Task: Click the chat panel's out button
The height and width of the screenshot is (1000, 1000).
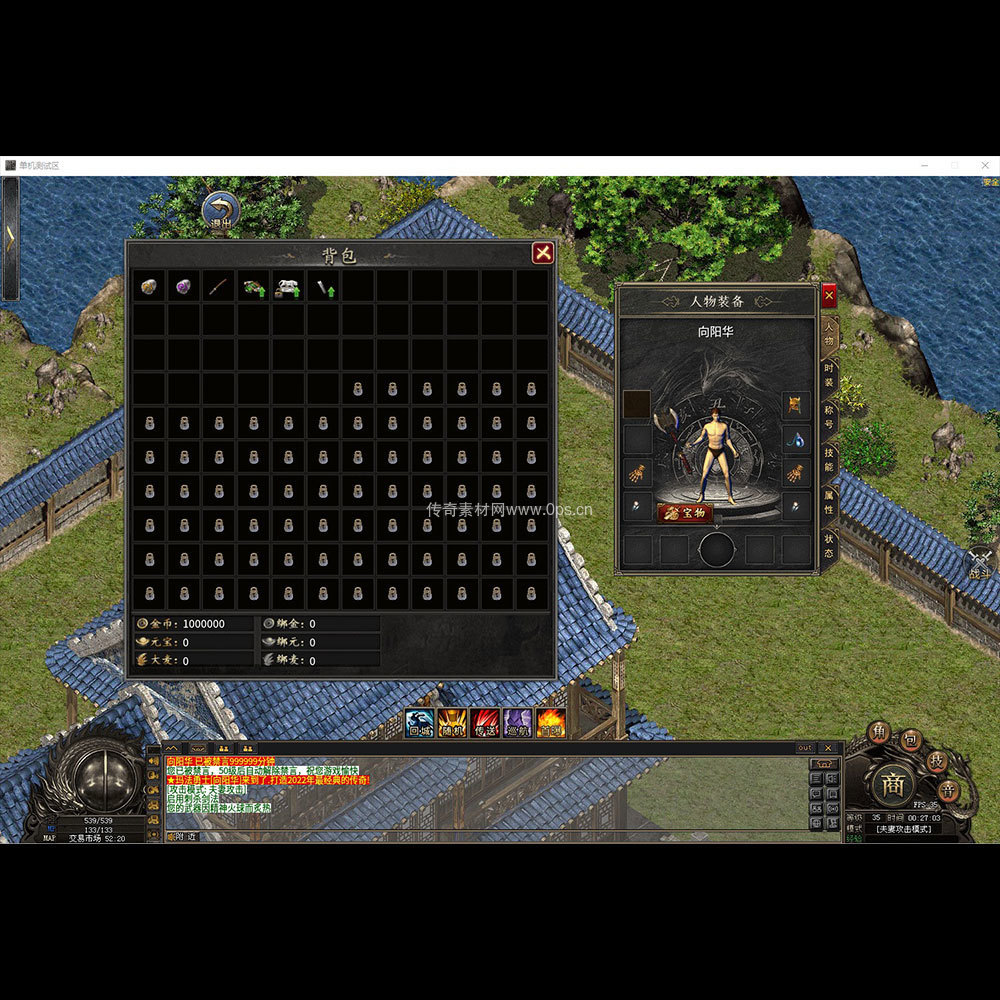Action: tap(805, 748)
